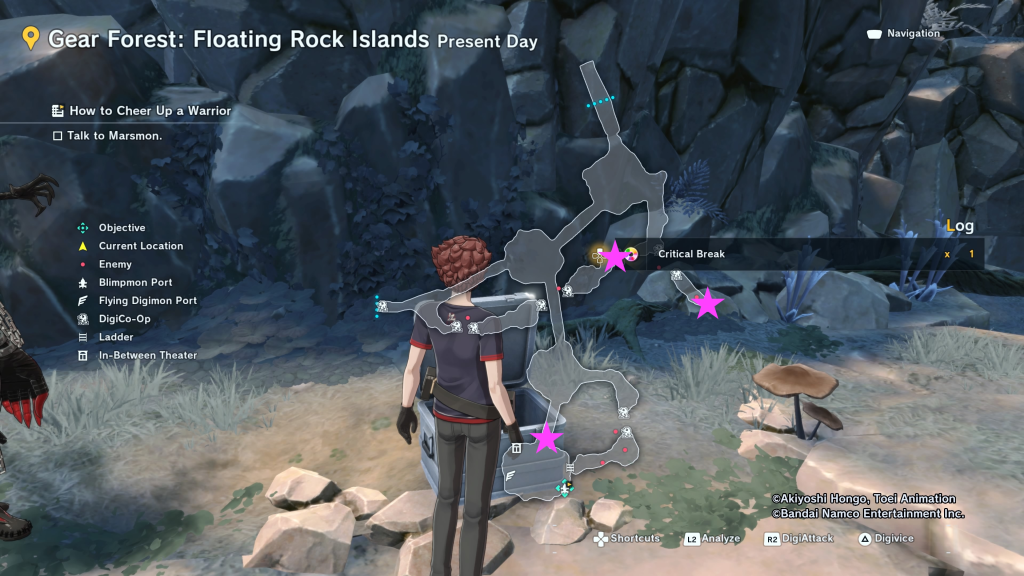Select the Flying Digimon Port map marker

[513, 477]
